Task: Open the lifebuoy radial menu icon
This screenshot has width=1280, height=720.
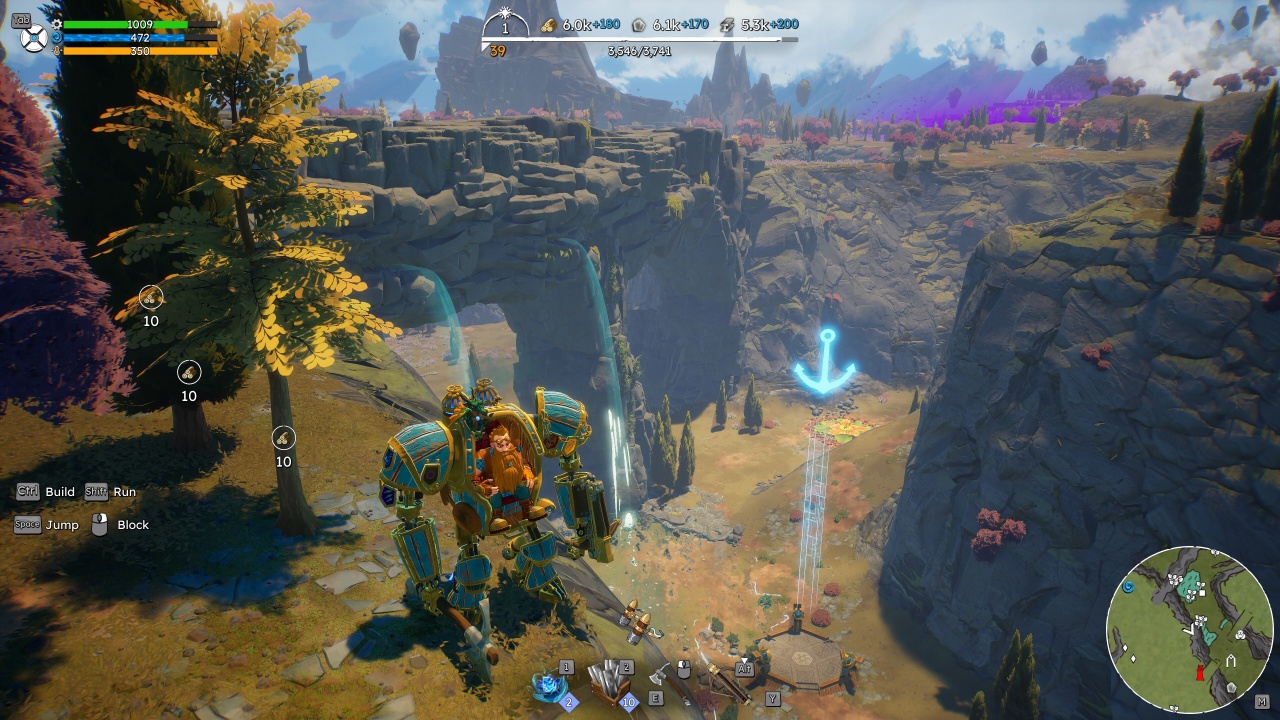Action: 34,38
